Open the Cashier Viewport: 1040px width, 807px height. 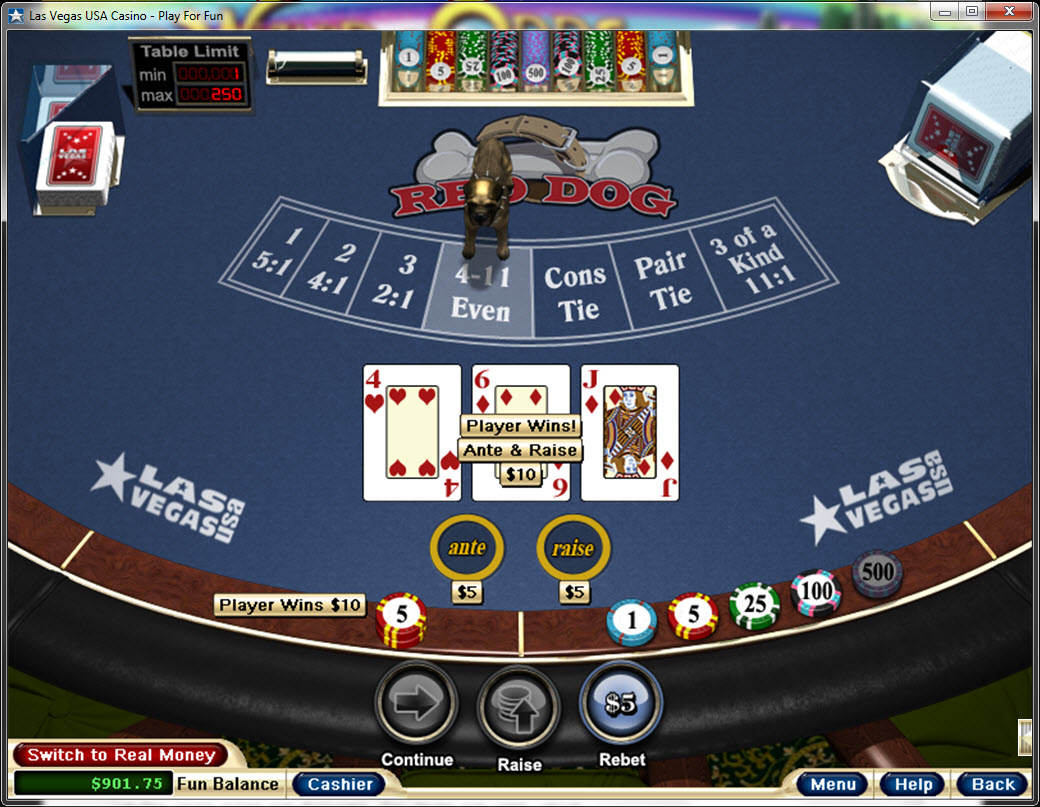[x=339, y=784]
